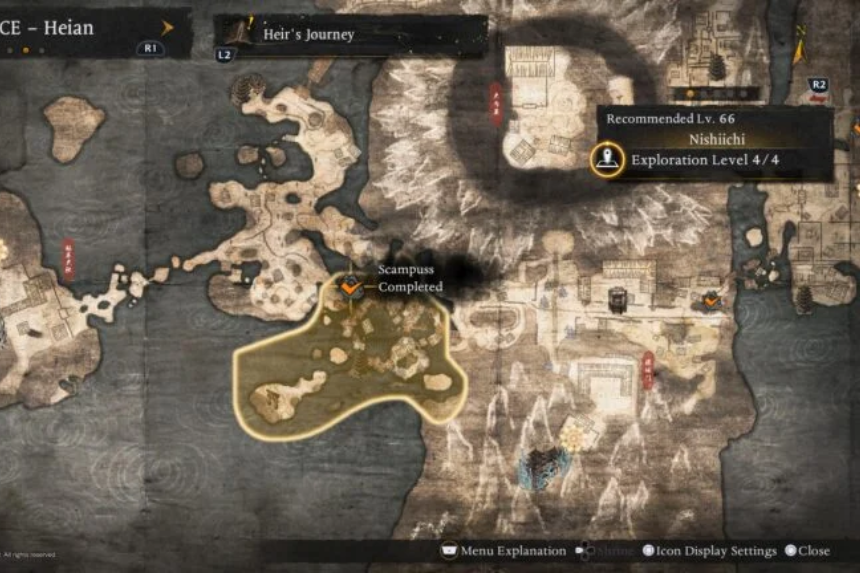The width and height of the screenshot is (860, 573).
Task: Click the Nishiichi exploration level pin icon
Action: 605,159
